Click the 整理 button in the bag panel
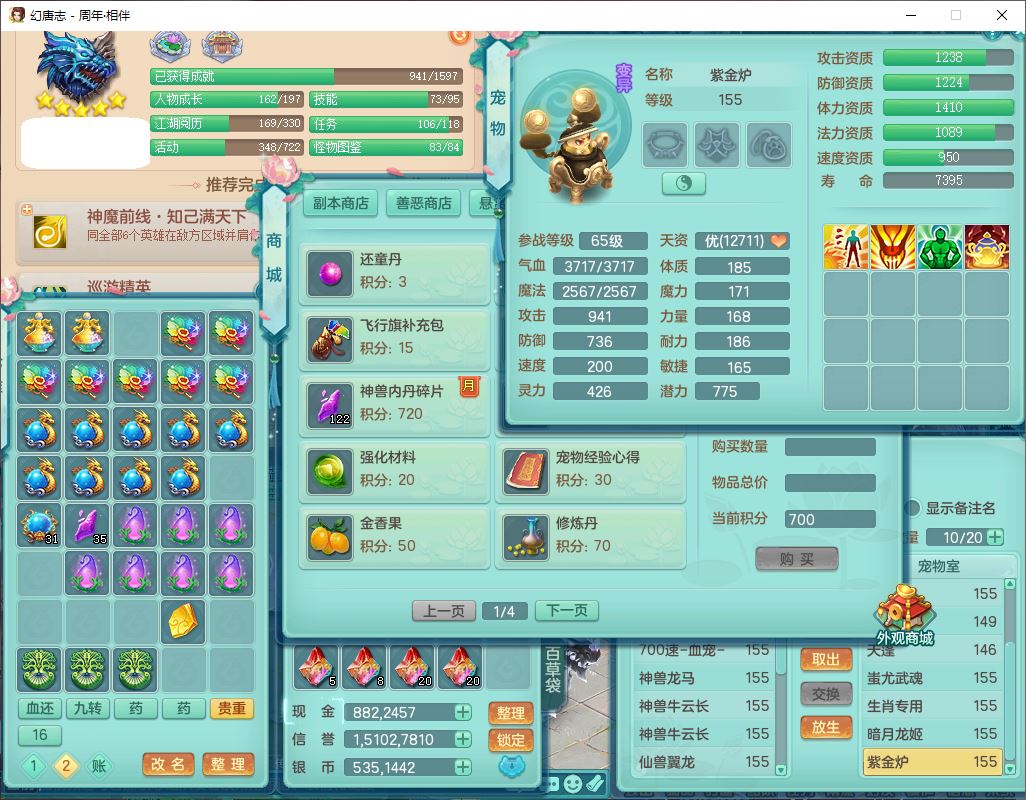The image size is (1026, 800). tap(228, 764)
